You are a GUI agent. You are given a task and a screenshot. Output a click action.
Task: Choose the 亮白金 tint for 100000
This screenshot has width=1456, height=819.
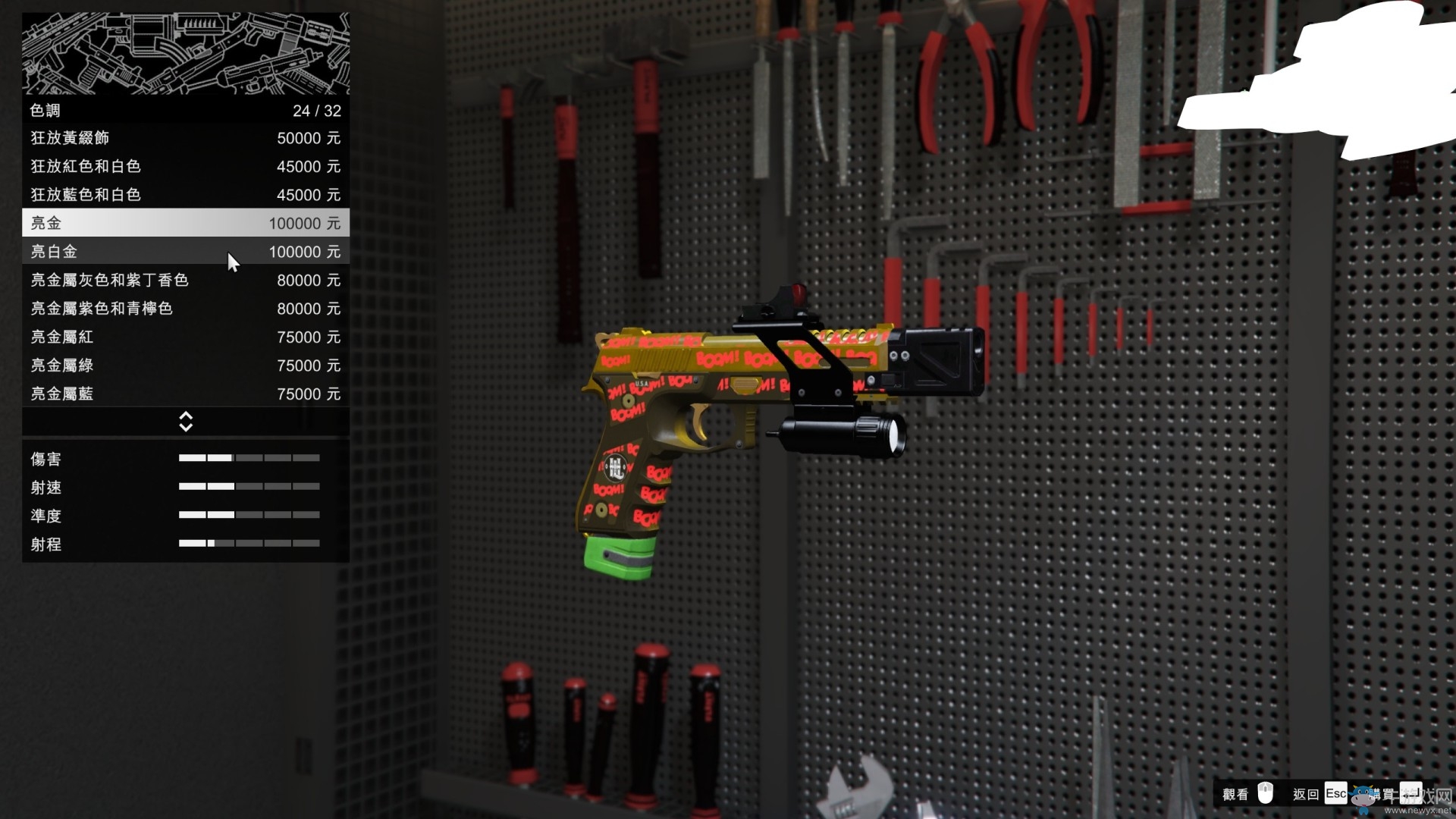tap(185, 252)
